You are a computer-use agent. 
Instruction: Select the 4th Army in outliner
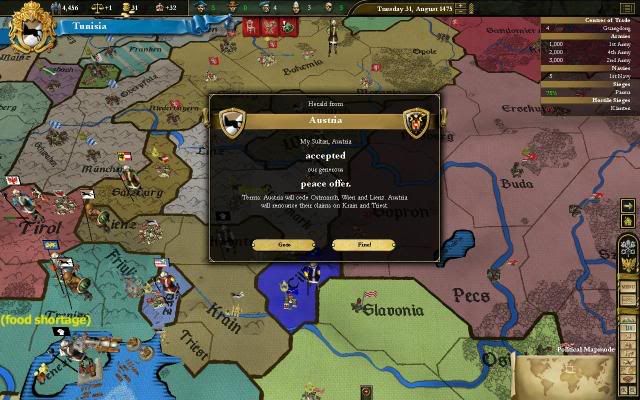(x=608, y=52)
